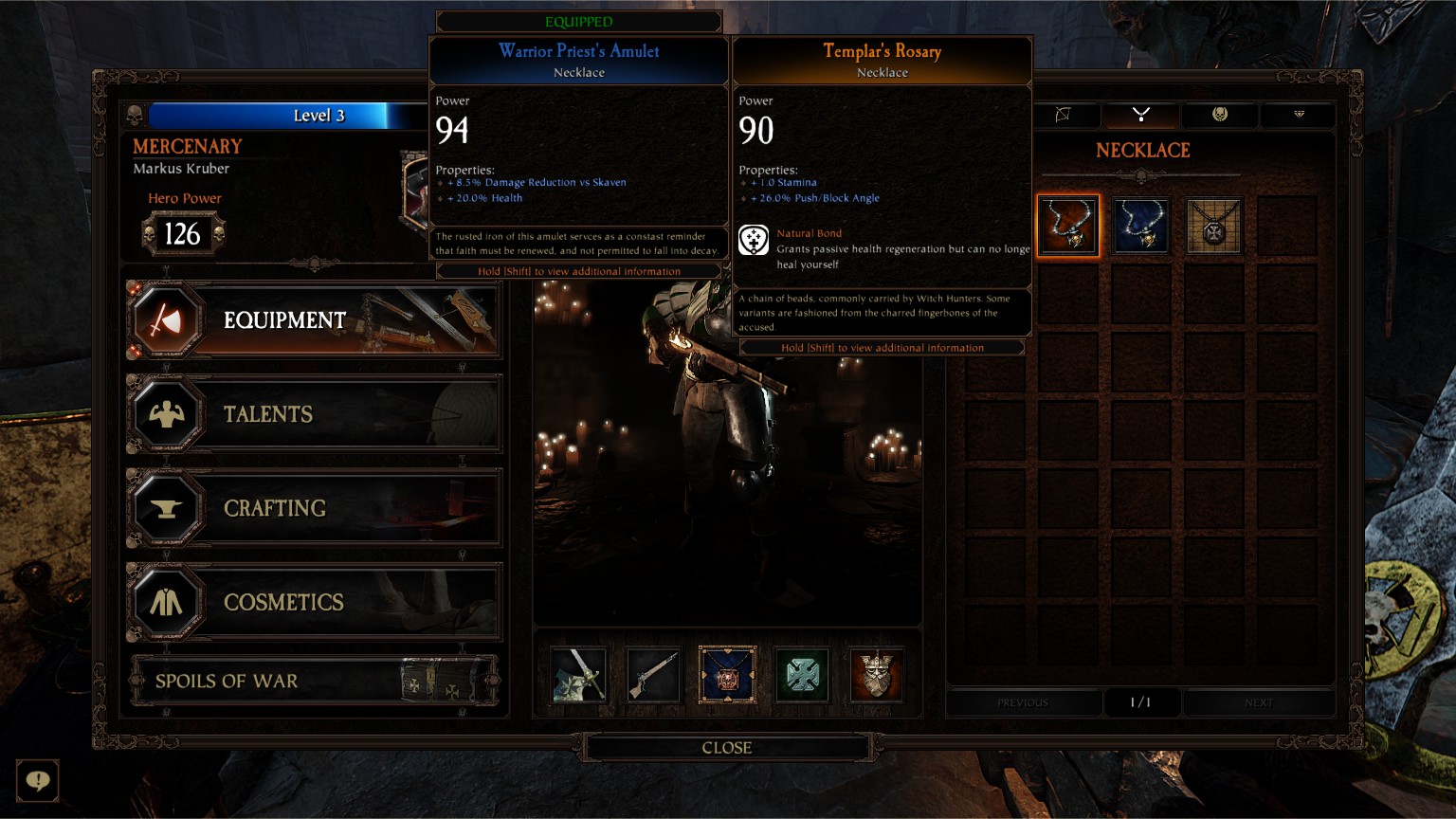
Task: Select the blue-background necklace in inventory
Action: [x=1141, y=226]
